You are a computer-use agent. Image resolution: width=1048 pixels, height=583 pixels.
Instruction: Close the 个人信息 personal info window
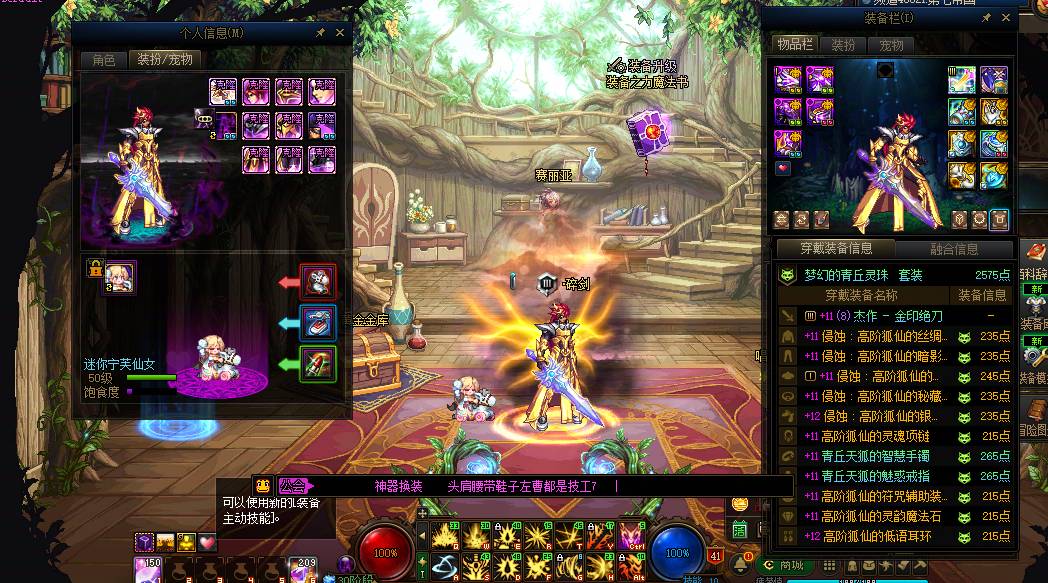click(340, 33)
